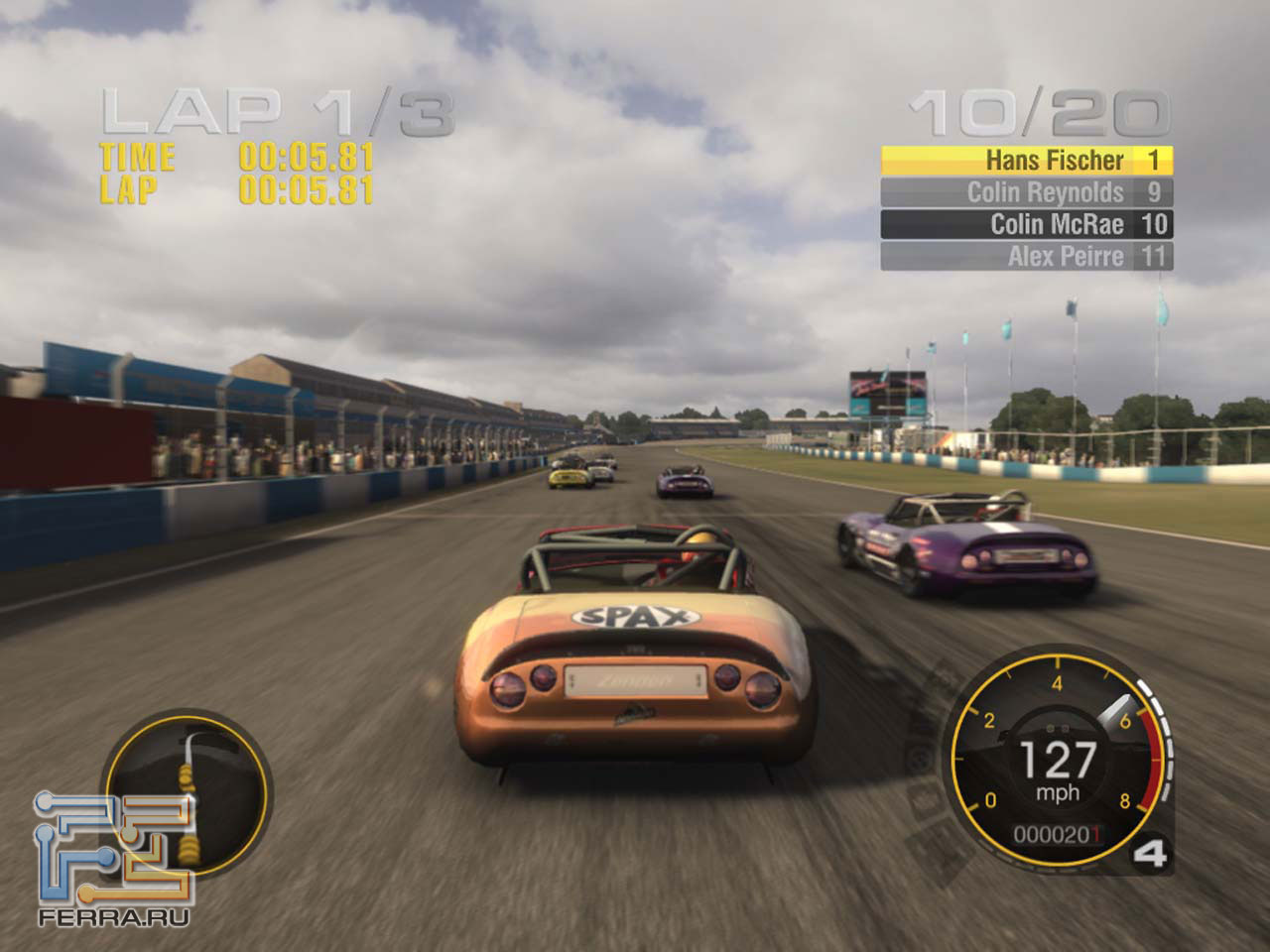The image size is (1270, 952).
Task: Pick Alex Peirre in the leaderboard
Action: coord(1027,257)
